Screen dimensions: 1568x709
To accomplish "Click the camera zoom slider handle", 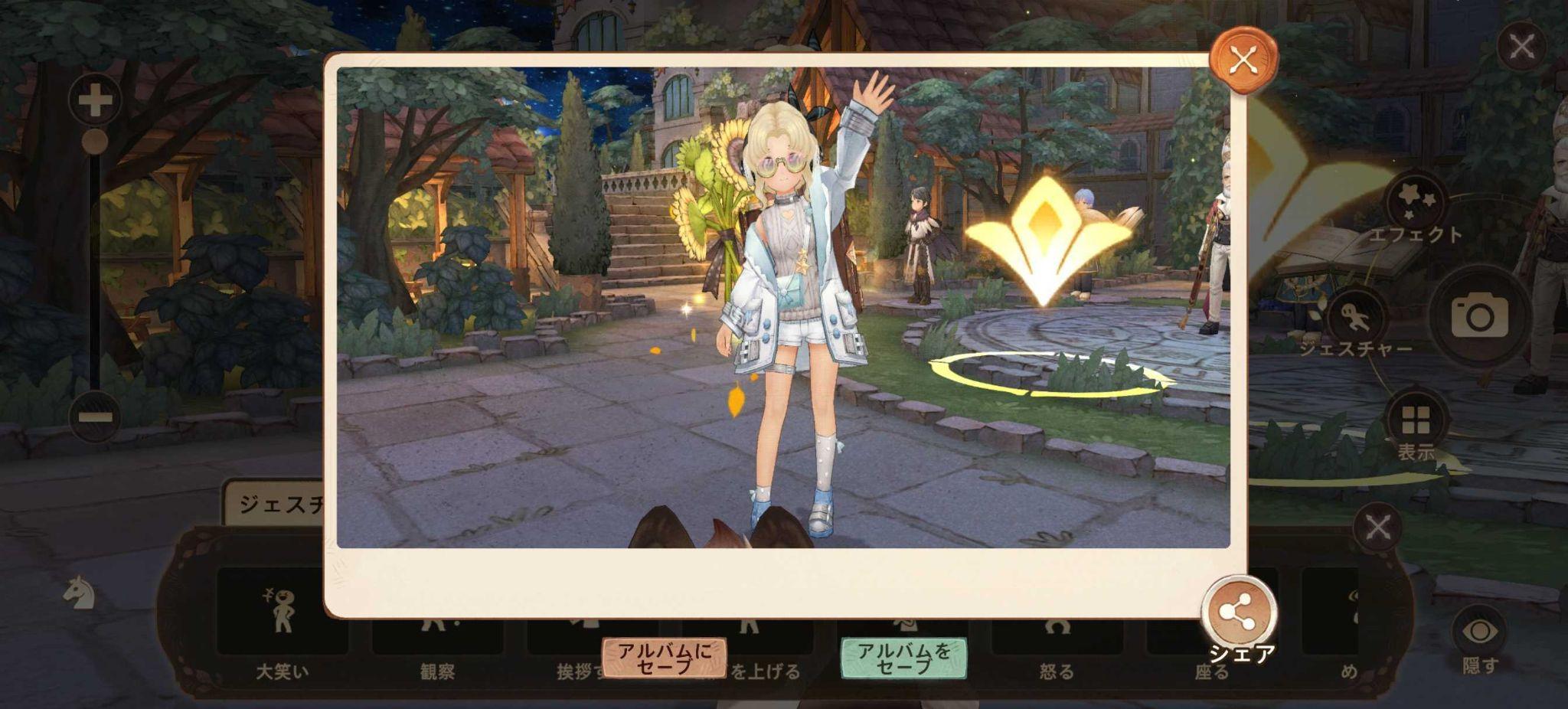I will coord(96,140).
